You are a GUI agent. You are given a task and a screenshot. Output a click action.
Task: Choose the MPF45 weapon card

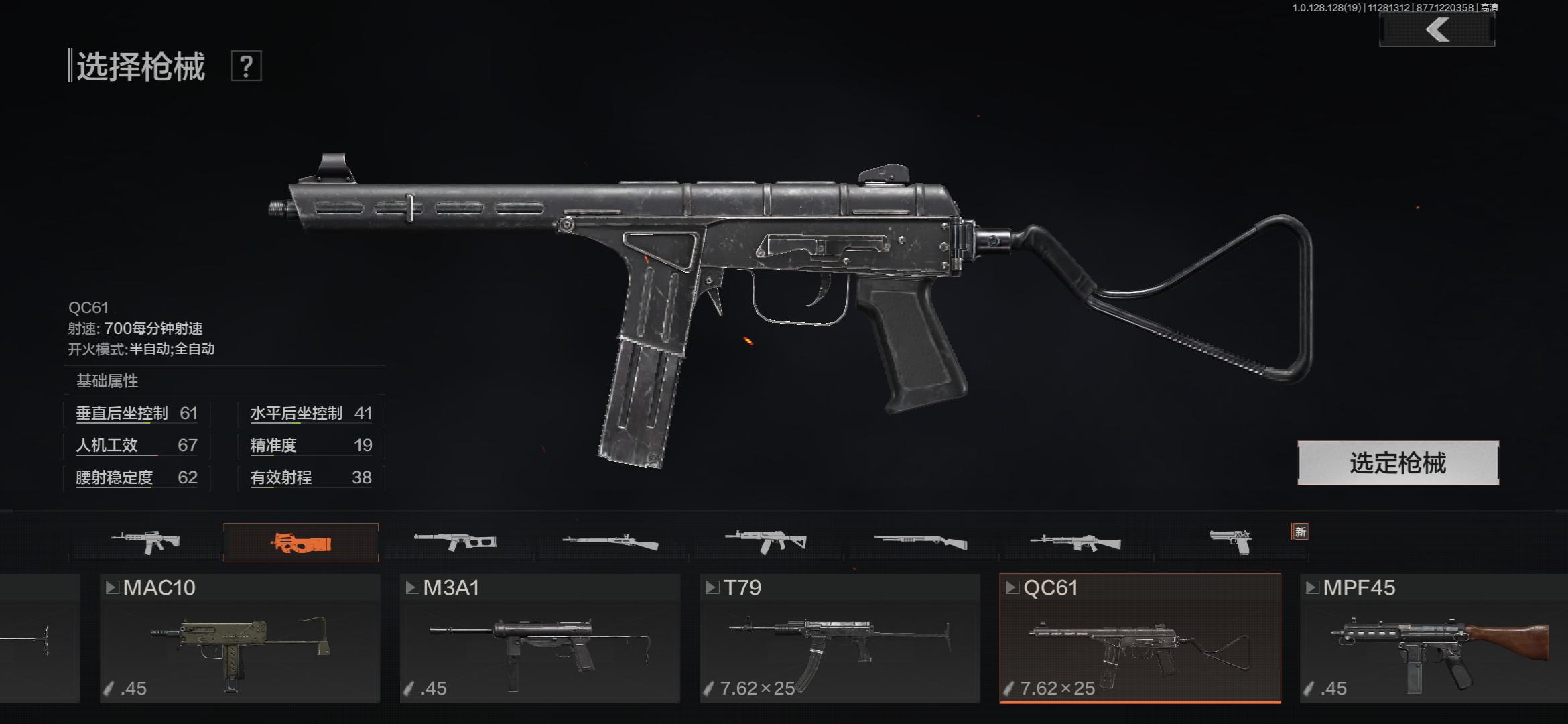(x=1434, y=638)
